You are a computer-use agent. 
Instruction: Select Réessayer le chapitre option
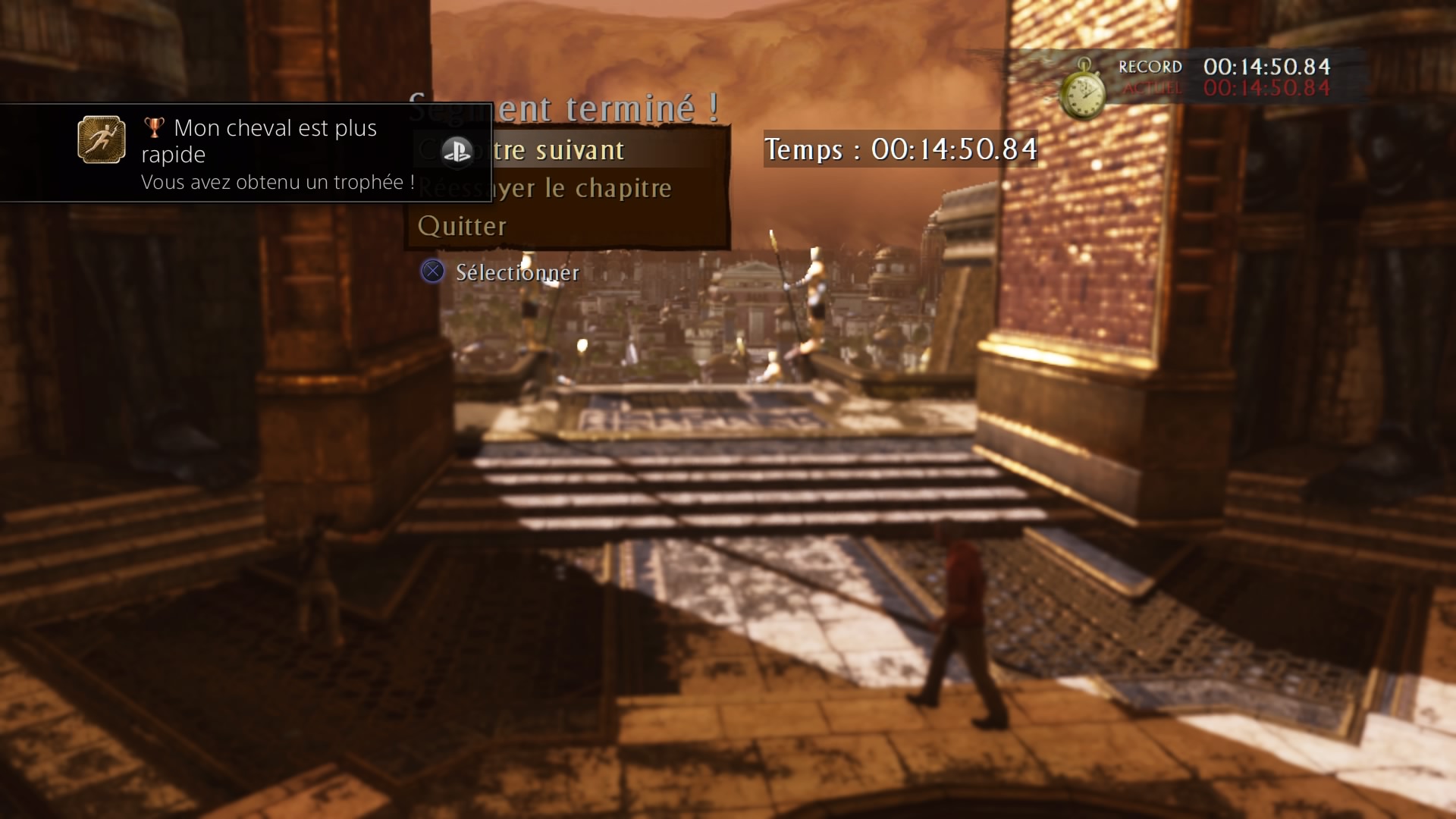pos(543,188)
